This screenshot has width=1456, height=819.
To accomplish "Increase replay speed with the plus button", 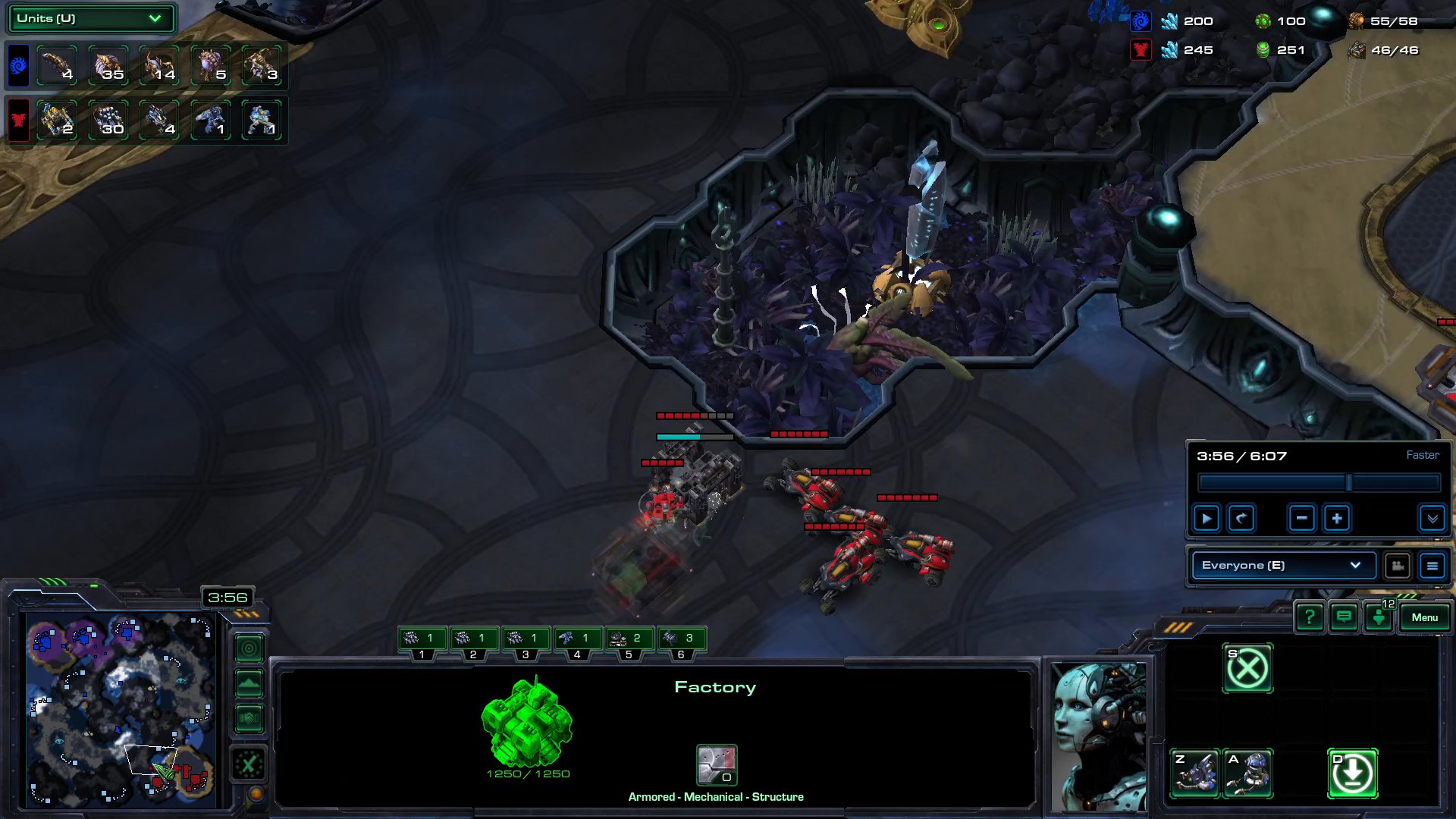I will click(1337, 518).
